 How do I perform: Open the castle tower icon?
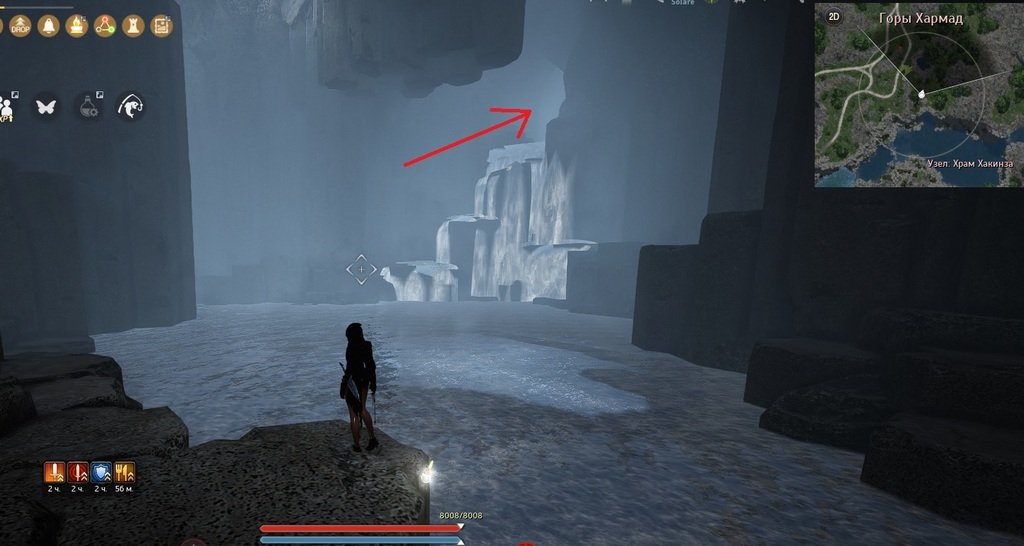click(x=133, y=27)
